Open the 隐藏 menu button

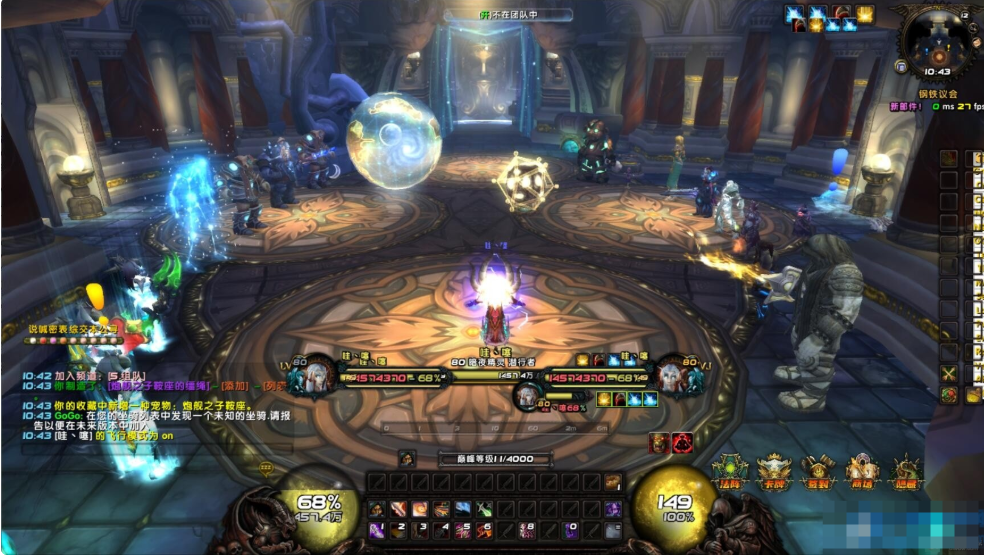(906, 472)
